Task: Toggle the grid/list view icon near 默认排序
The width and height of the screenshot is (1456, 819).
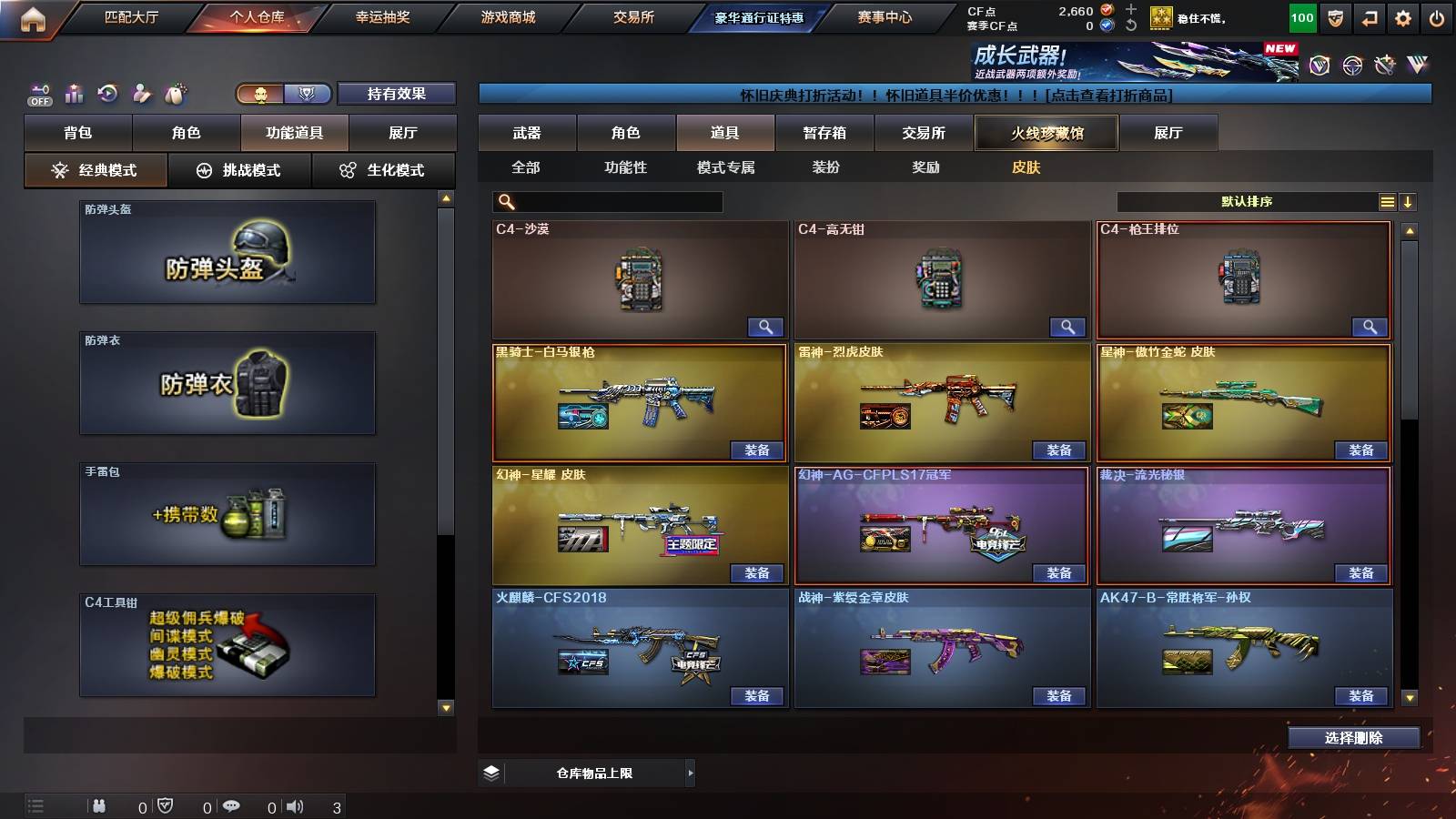Action: (x=1387, y=201)
